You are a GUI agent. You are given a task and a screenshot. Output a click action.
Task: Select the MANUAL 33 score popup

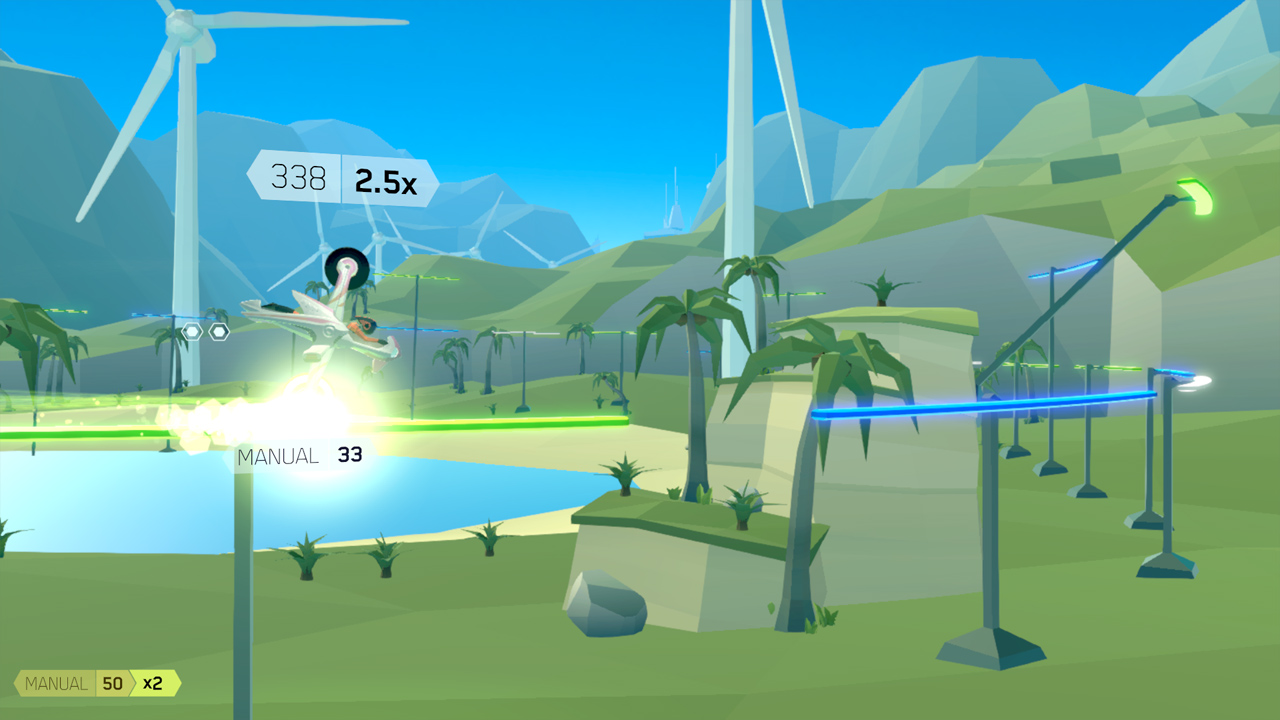point(300,455)
